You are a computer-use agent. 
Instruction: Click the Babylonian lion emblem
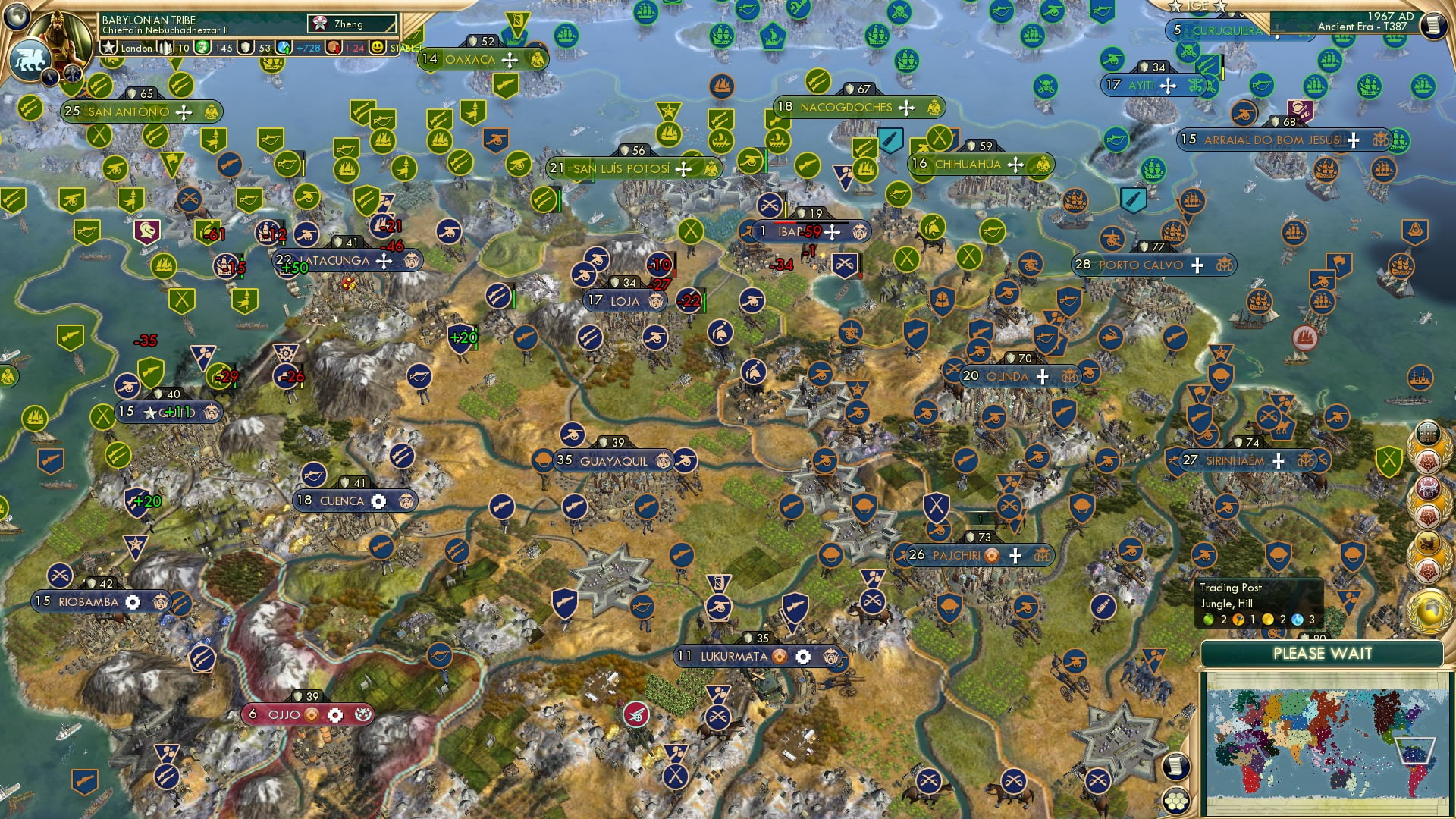point(30,59)
